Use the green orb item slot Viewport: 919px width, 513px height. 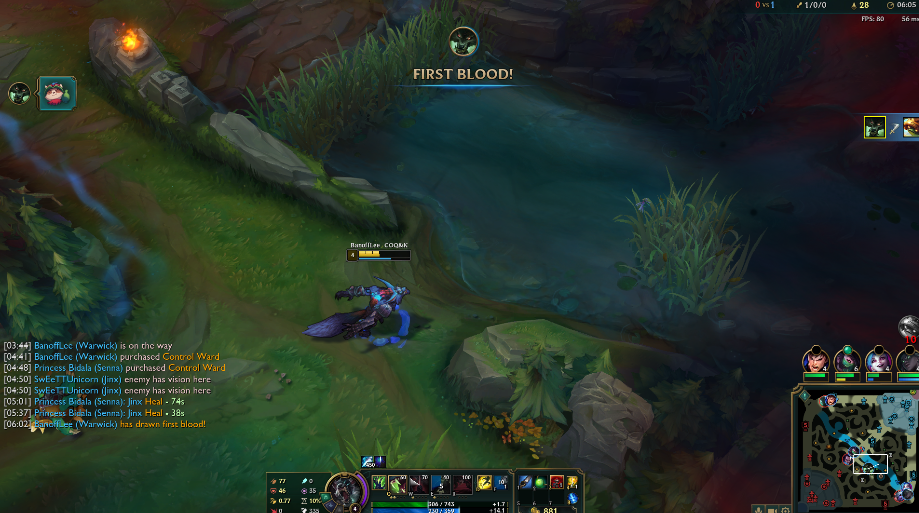pyautogui.click(x=542, y=482)
